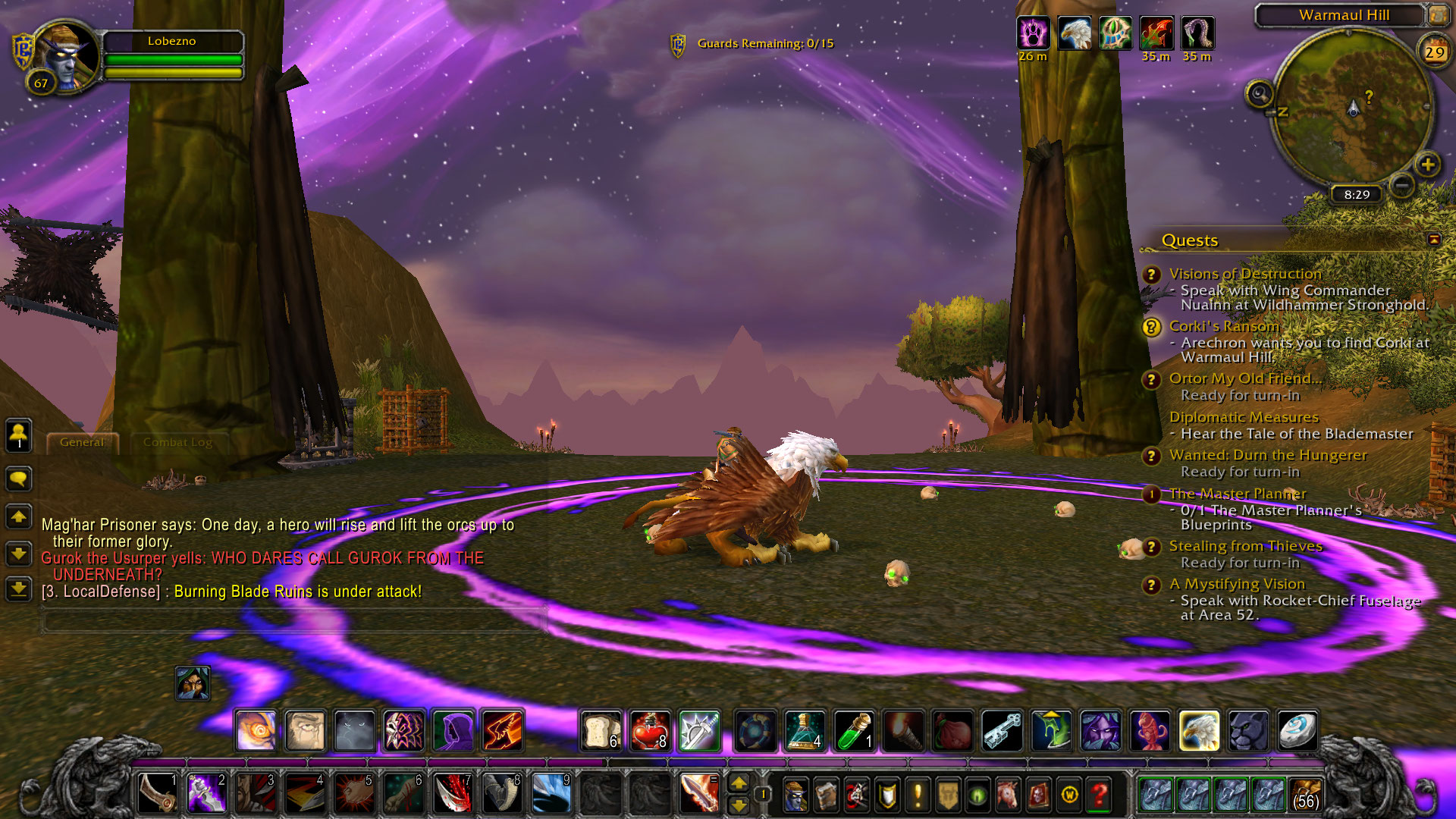Viewport: 1456px width, 819px height.
Task: Use the red heart potion
Action: 650,730
